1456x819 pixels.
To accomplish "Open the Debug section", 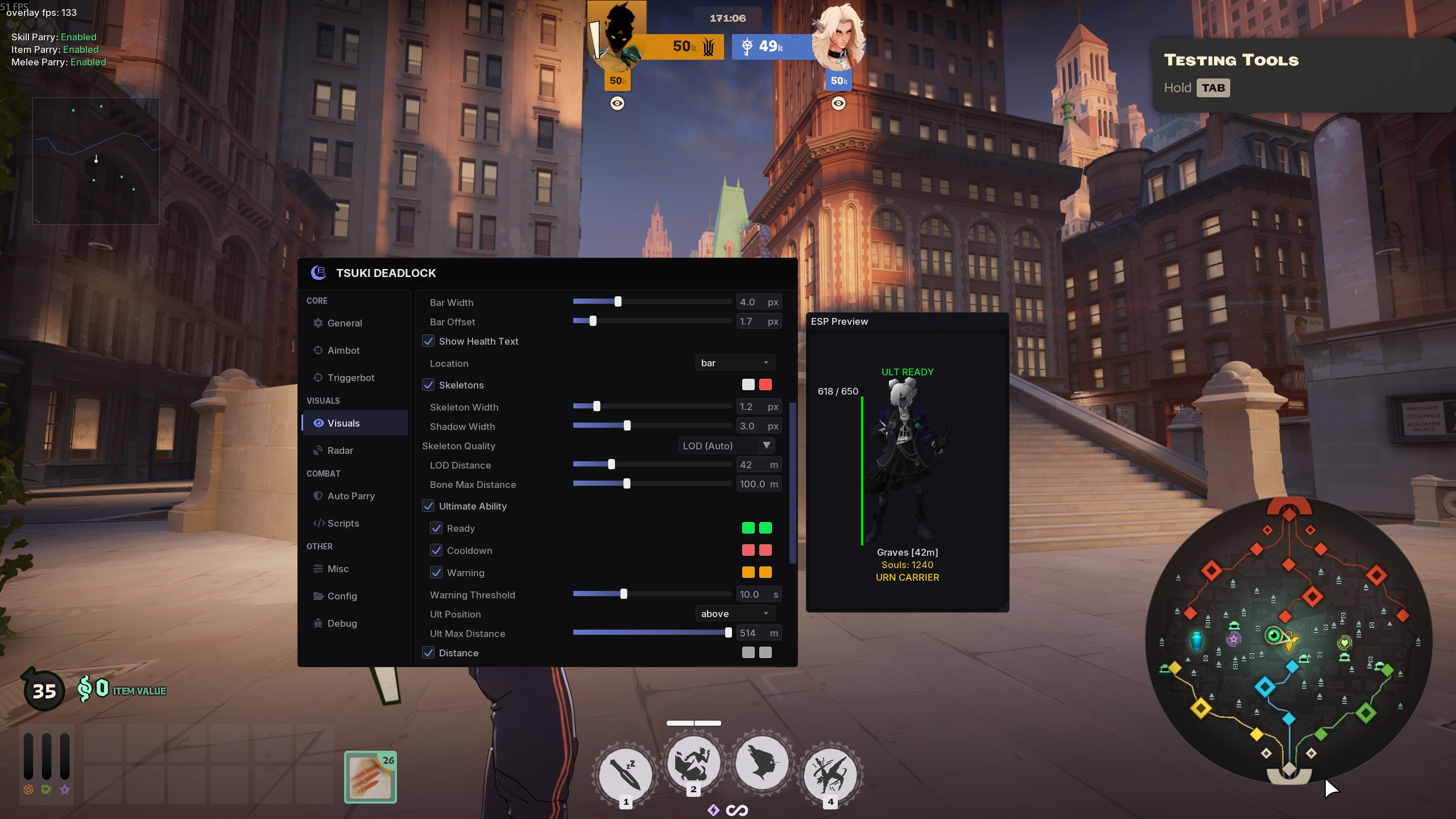I will 342,623.
